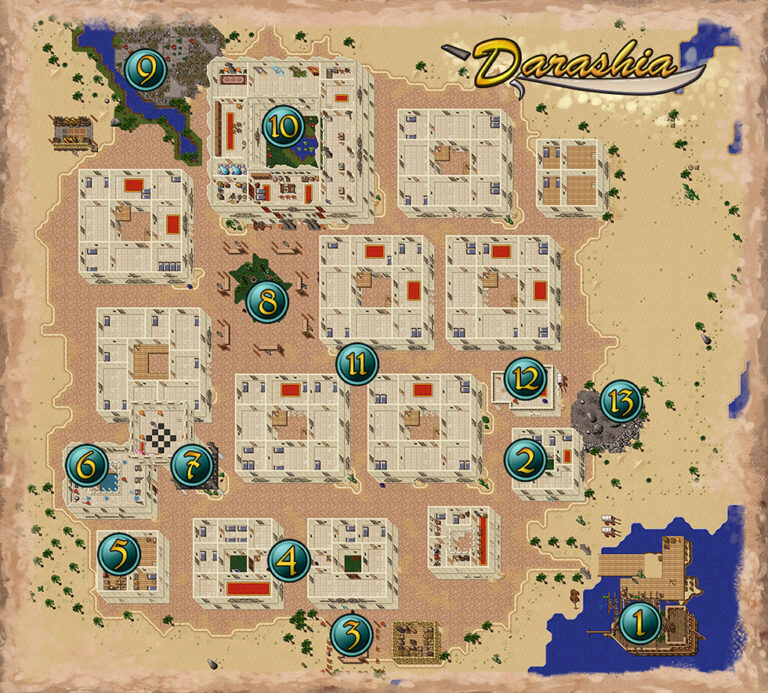Choose map marker number 12
The image size is (768, 693).
pyautogui.click(x=524, y=378)
